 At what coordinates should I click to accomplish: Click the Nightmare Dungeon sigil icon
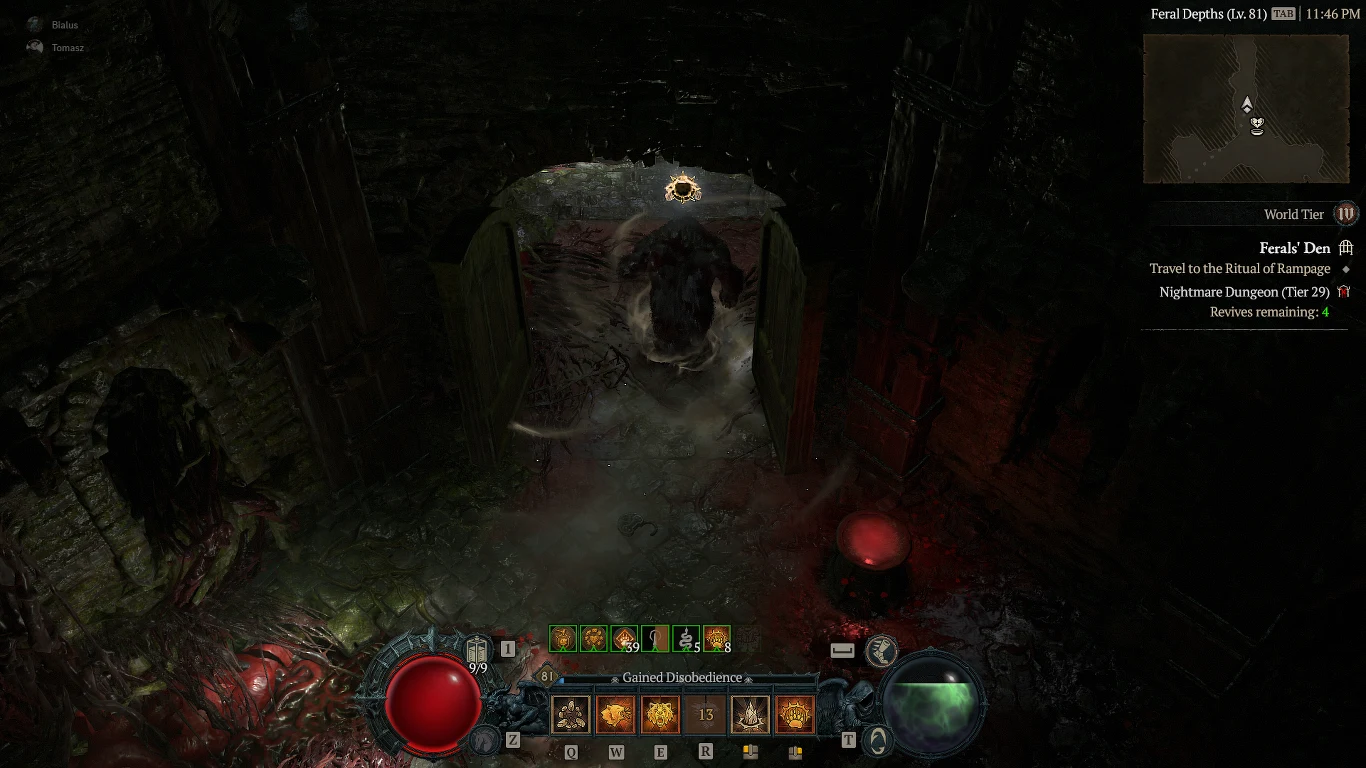click(x=1346, y=291)
